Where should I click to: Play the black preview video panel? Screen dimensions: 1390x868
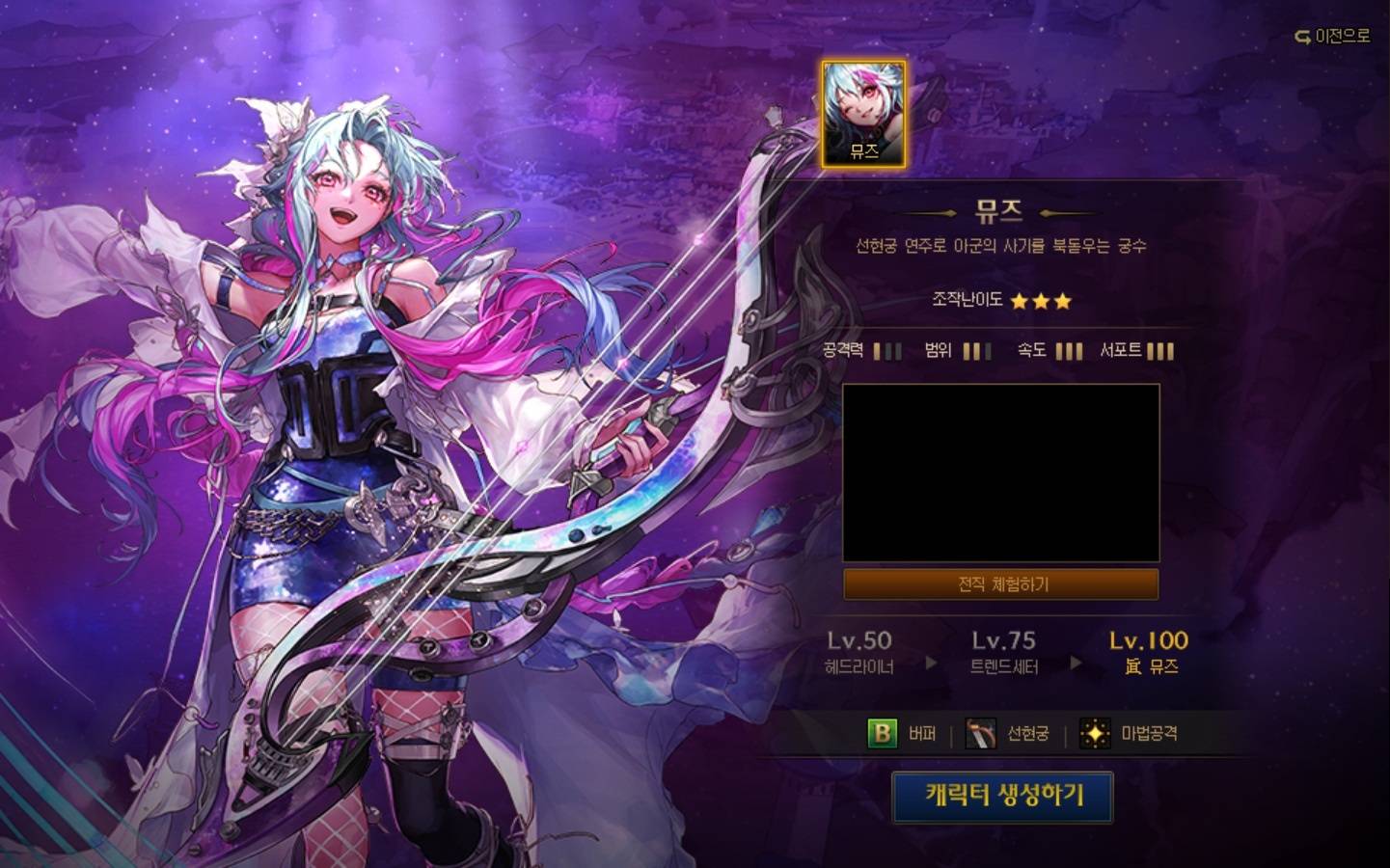click(x=1001, y=473)
